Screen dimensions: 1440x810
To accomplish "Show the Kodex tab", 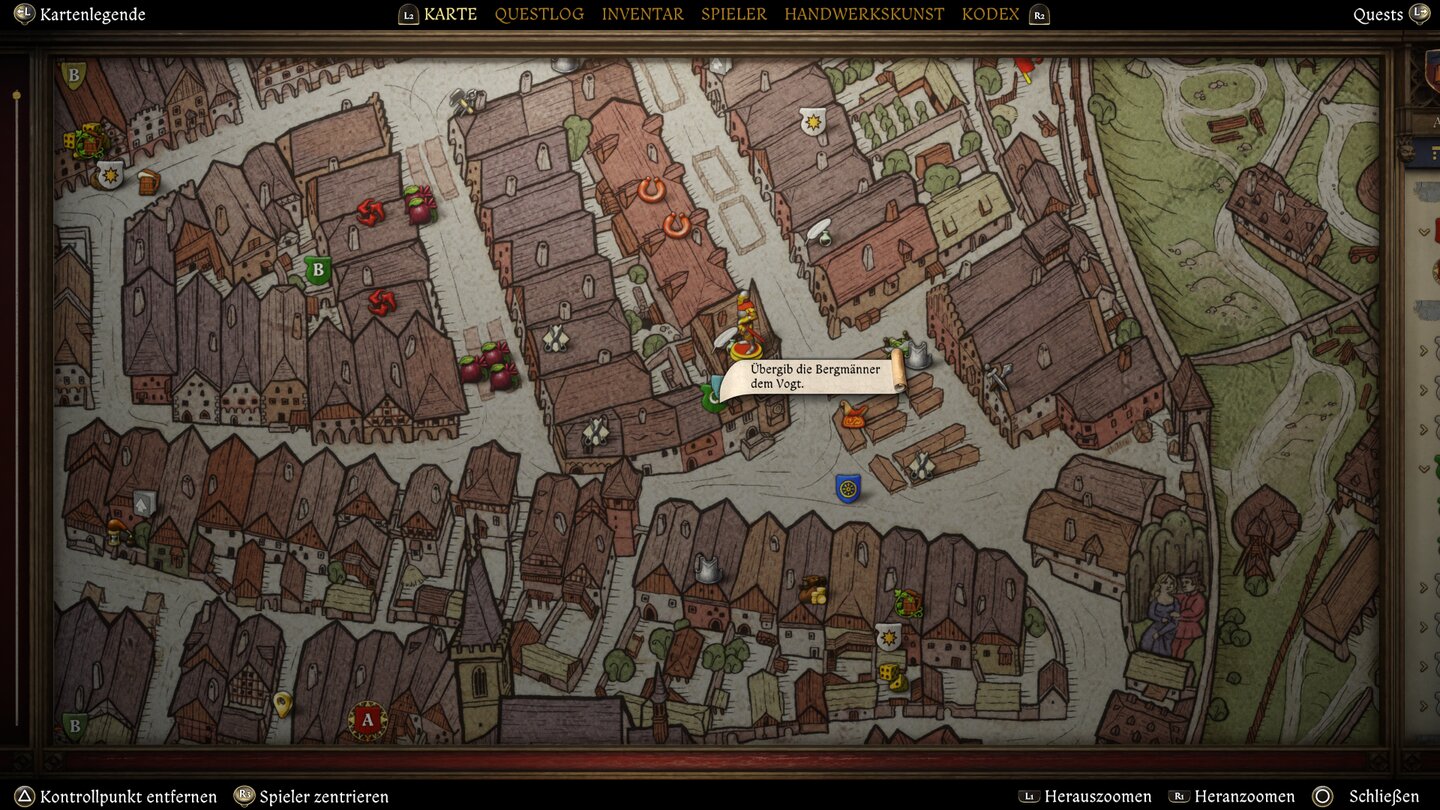I will click(990, 14).
